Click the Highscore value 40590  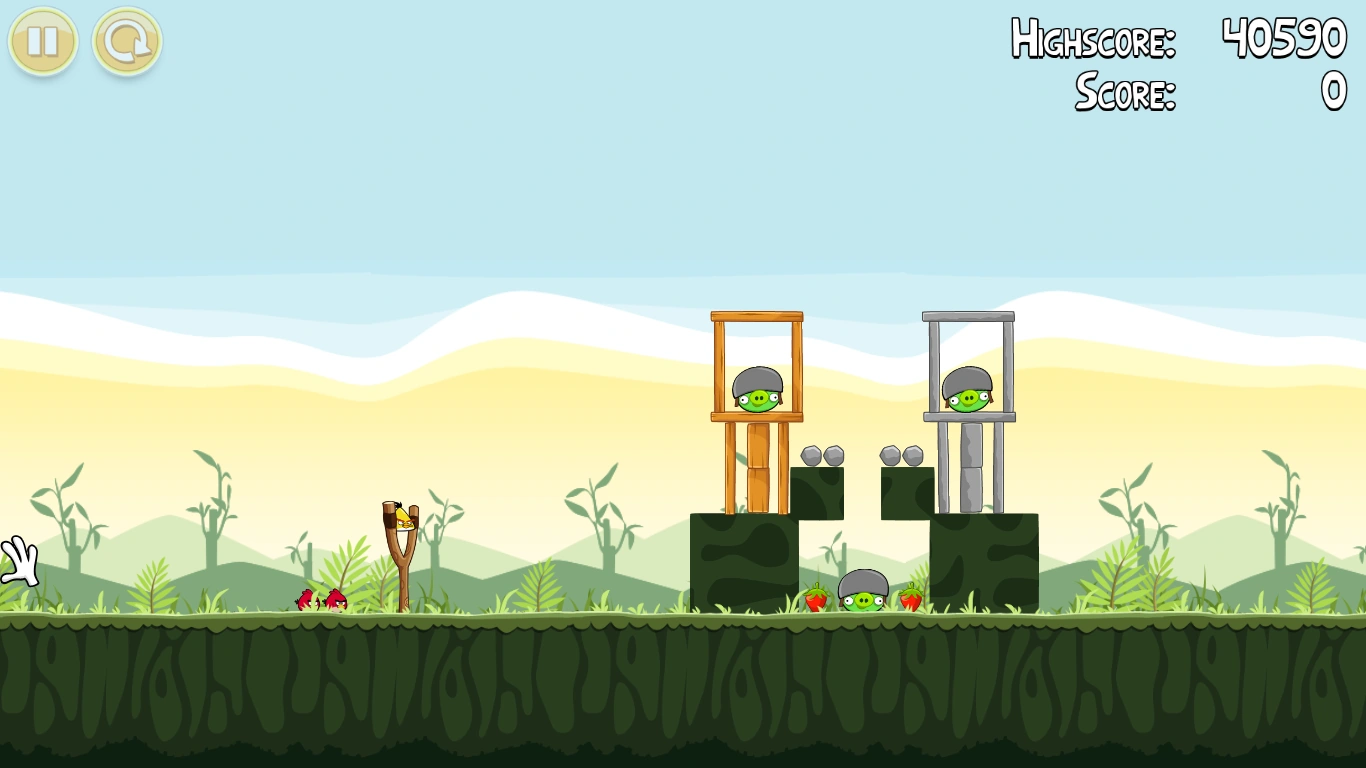(x=1283, y=40)
